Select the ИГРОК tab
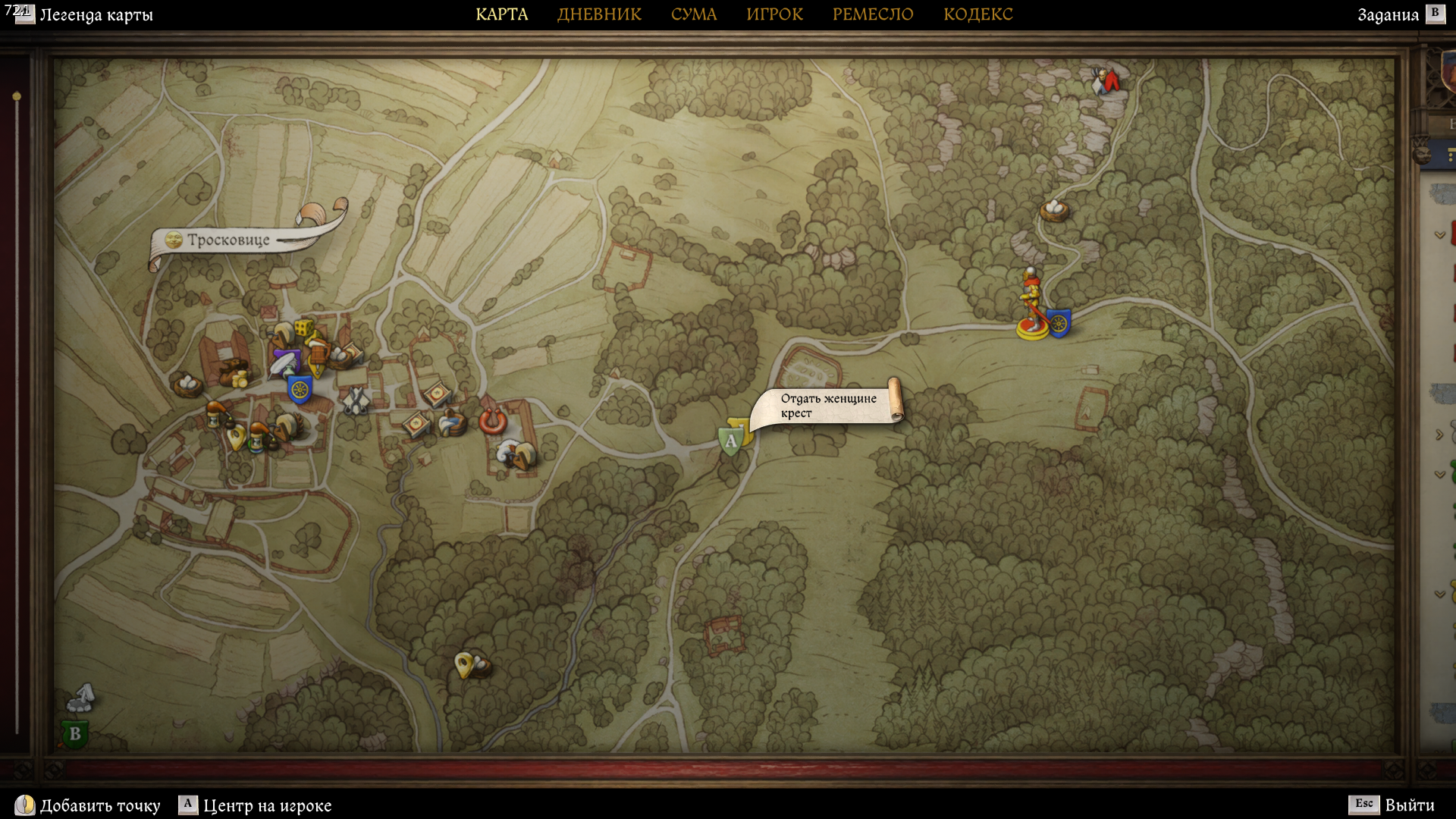1456x819 pixels. pos(774,14)
